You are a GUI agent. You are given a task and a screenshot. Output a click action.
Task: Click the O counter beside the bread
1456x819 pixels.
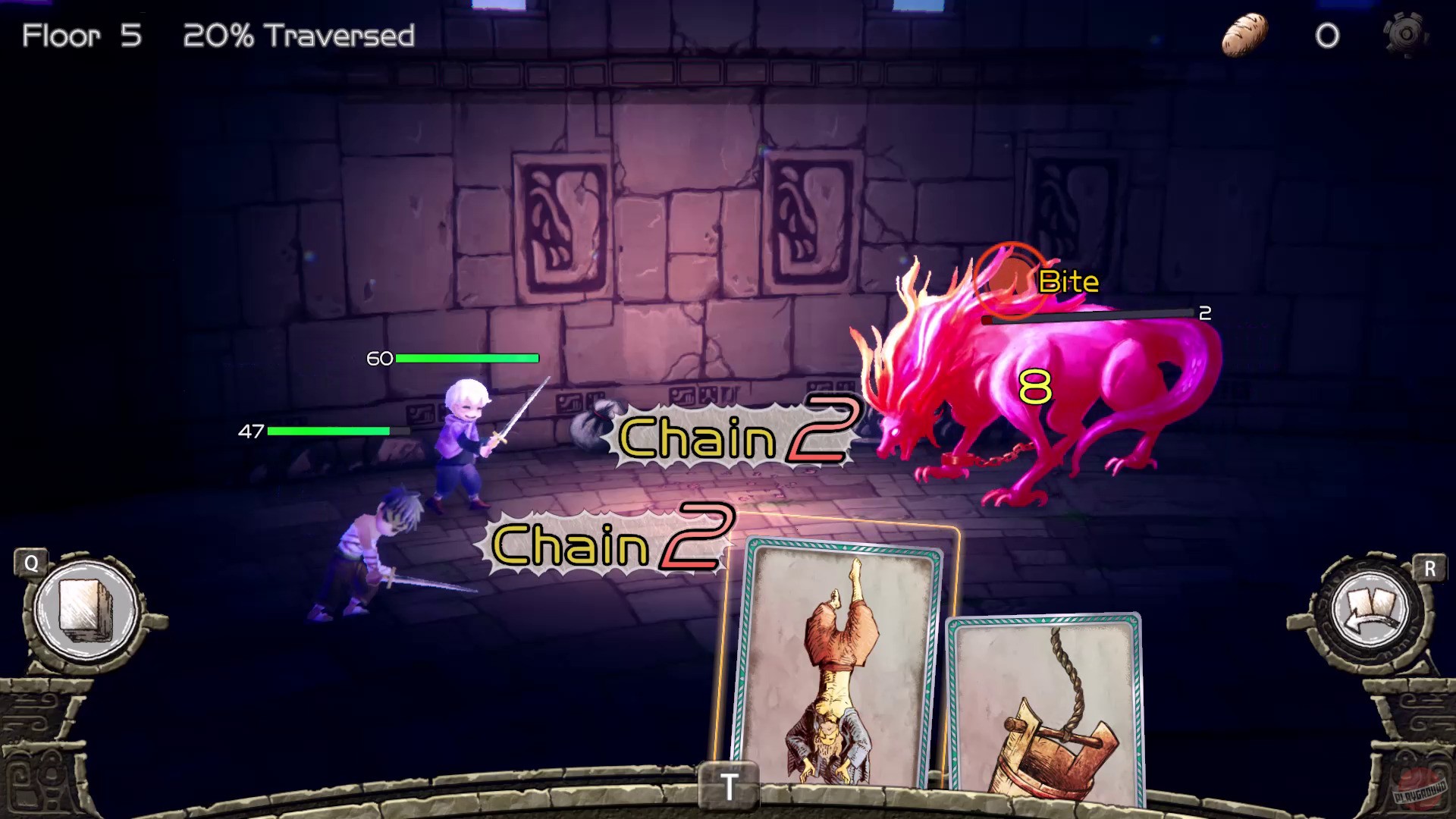(1329, 35)
